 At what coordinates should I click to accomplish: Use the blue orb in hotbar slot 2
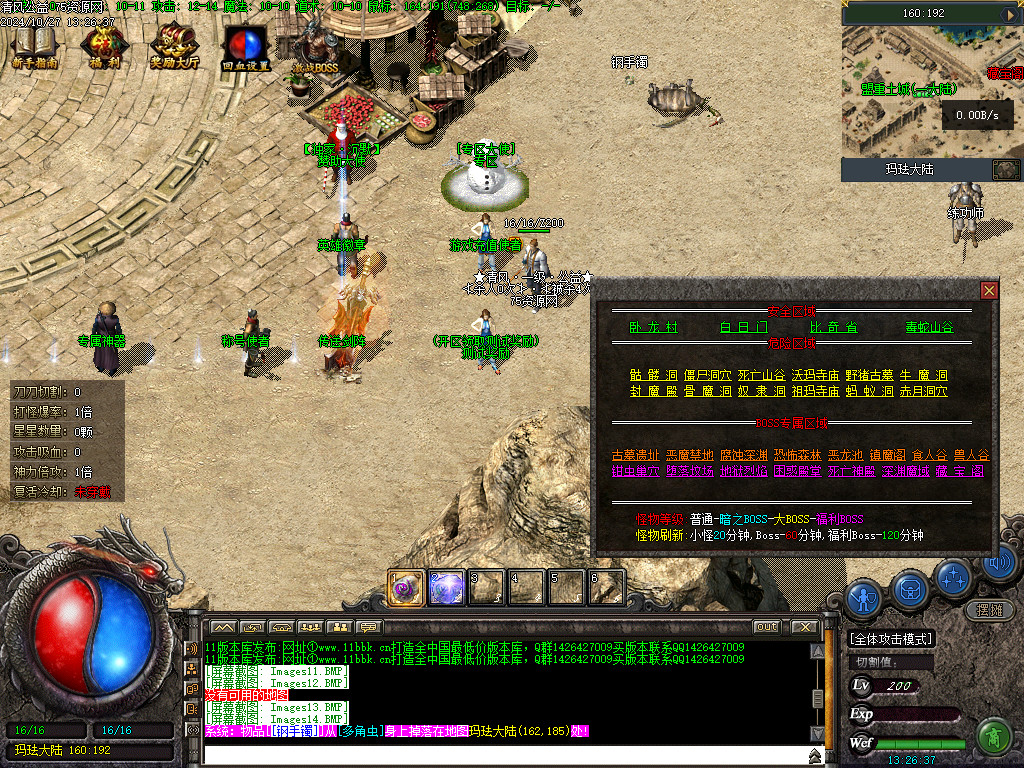[x=446, y=588]
